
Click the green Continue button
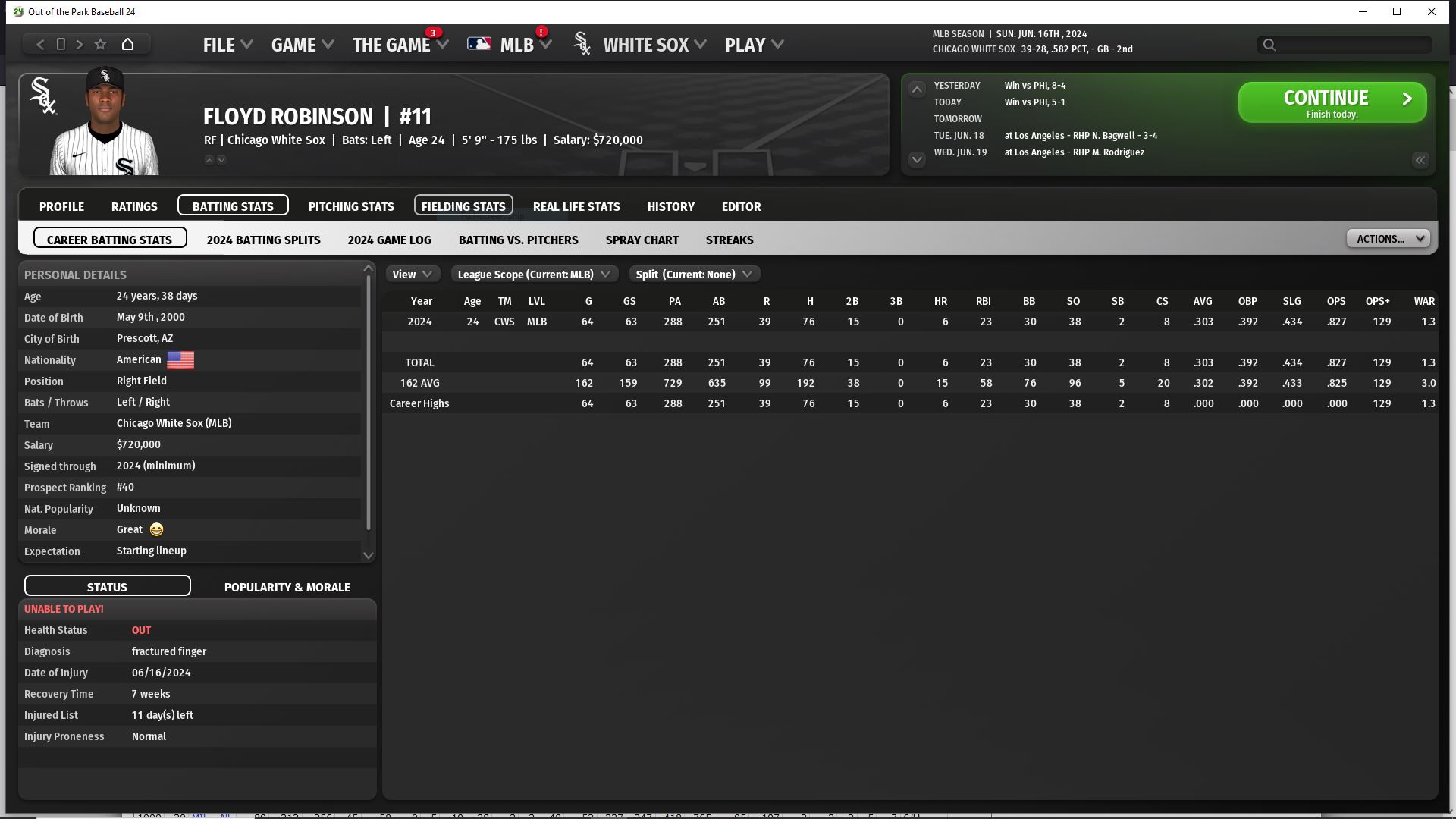point(1332,102)
